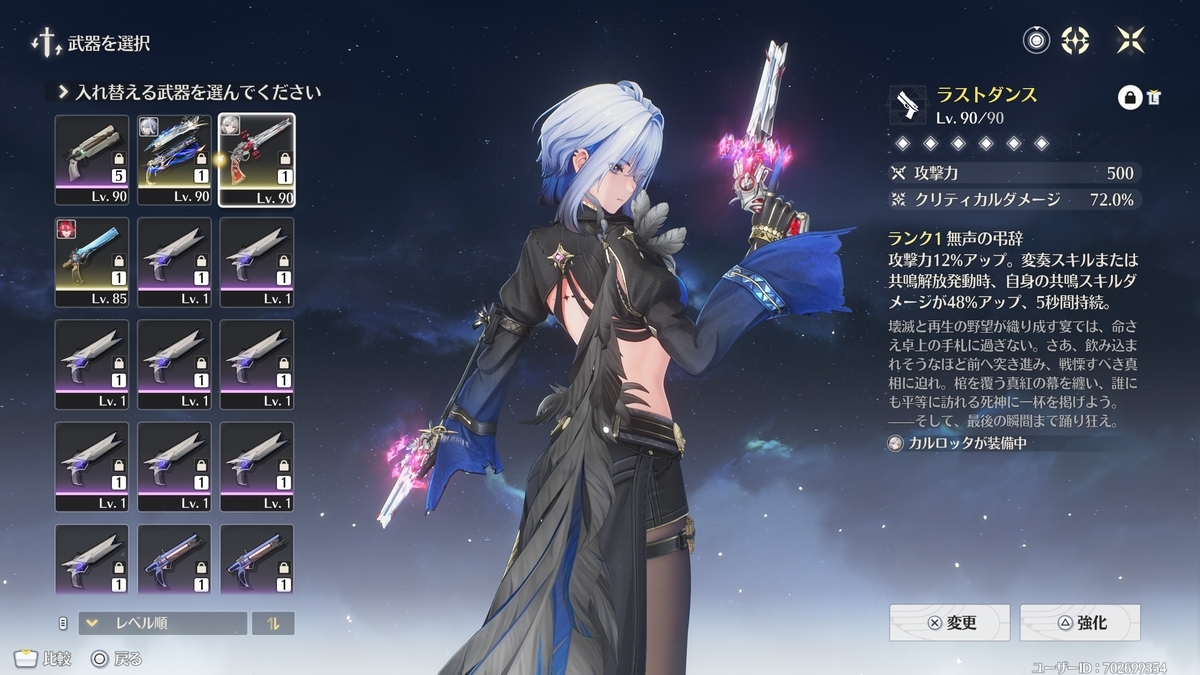Select the highlighted Last Dance red pistol slot
The image size is (1200, 675).
257,158
